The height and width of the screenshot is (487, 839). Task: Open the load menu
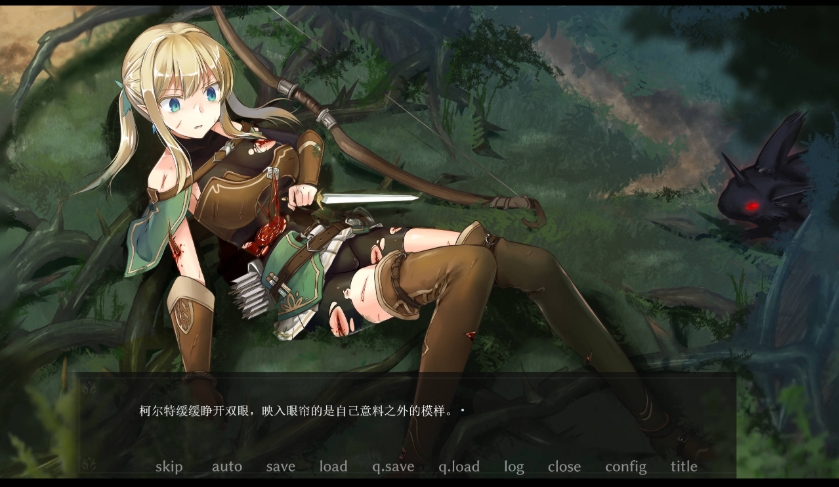coord(333,466)
